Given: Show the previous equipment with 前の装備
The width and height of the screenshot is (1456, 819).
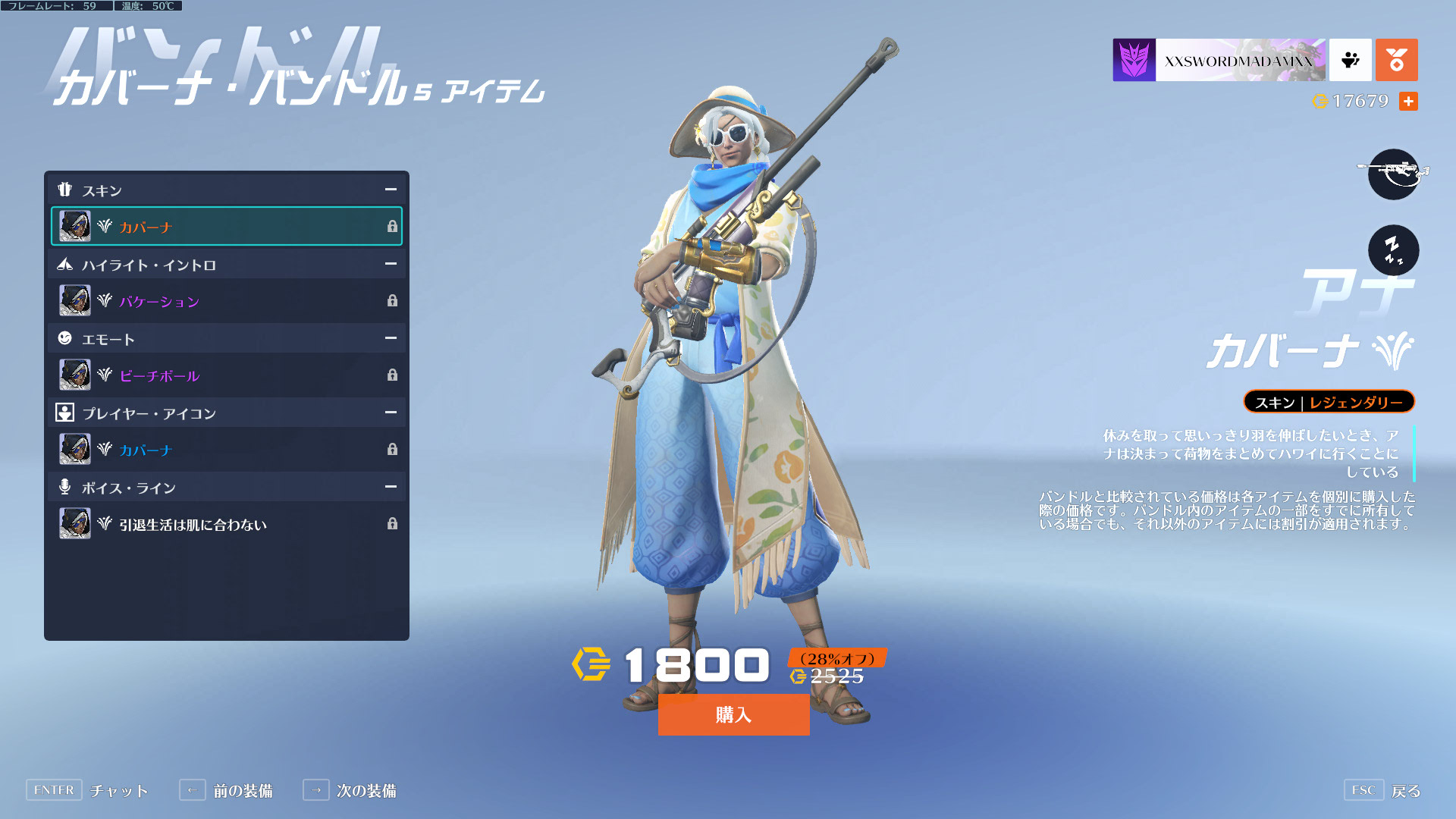Looking at the screenshot, I should (x=227, y=790).
